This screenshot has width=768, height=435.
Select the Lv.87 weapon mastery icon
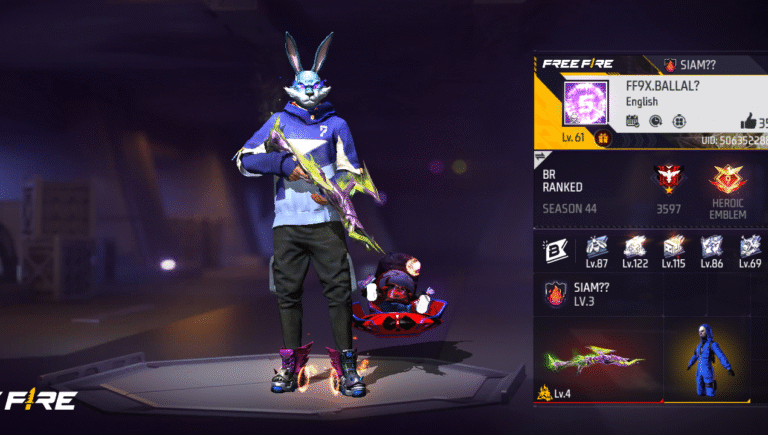[x=598, y=247]
